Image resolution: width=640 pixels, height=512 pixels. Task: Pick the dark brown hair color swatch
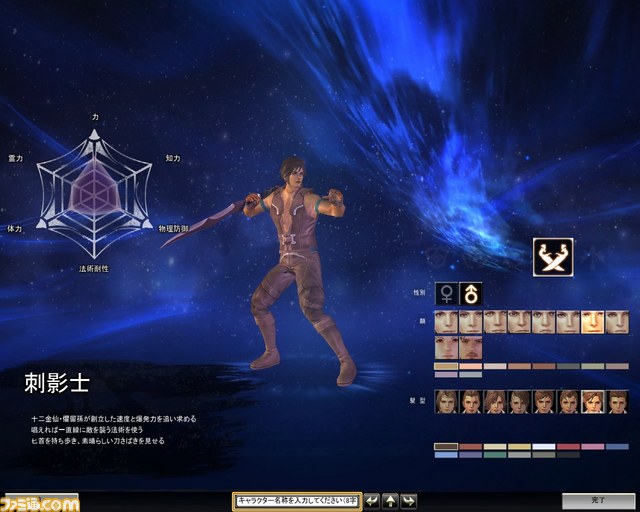tap(446, 446)
